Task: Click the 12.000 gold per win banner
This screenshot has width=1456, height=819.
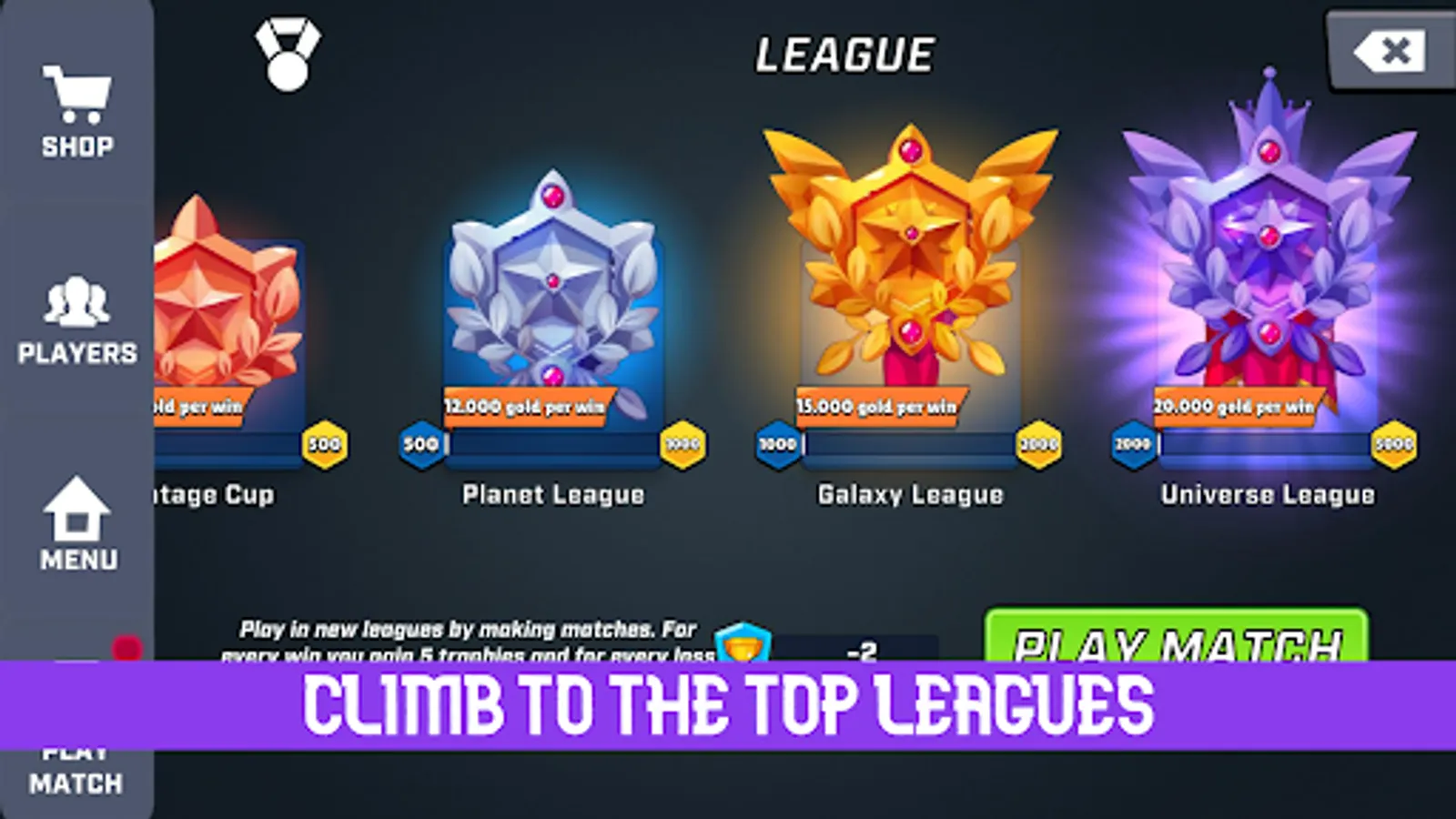Action: click(523, 409)
